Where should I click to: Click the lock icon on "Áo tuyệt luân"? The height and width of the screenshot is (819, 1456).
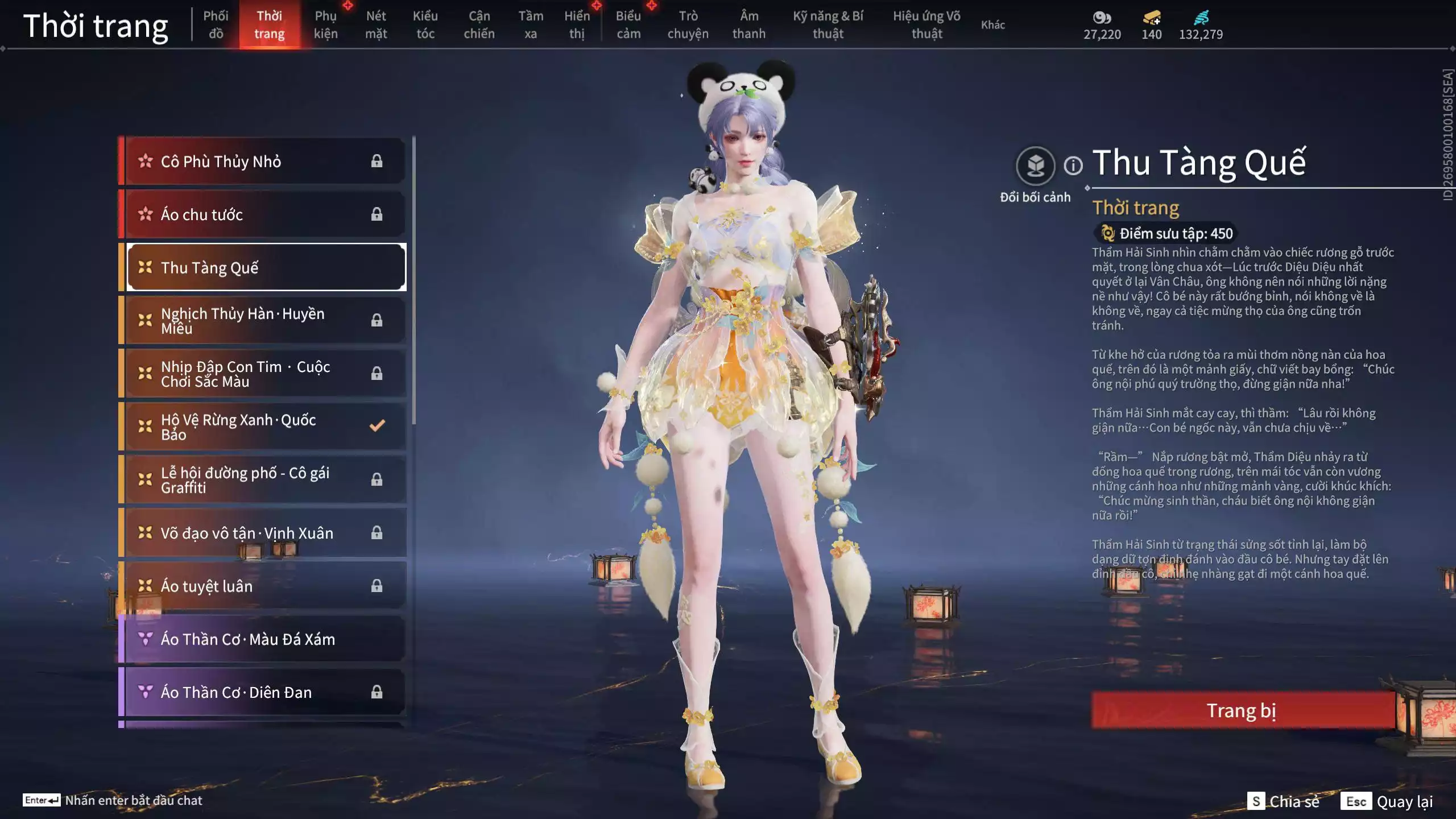click(x=377, y=586)
